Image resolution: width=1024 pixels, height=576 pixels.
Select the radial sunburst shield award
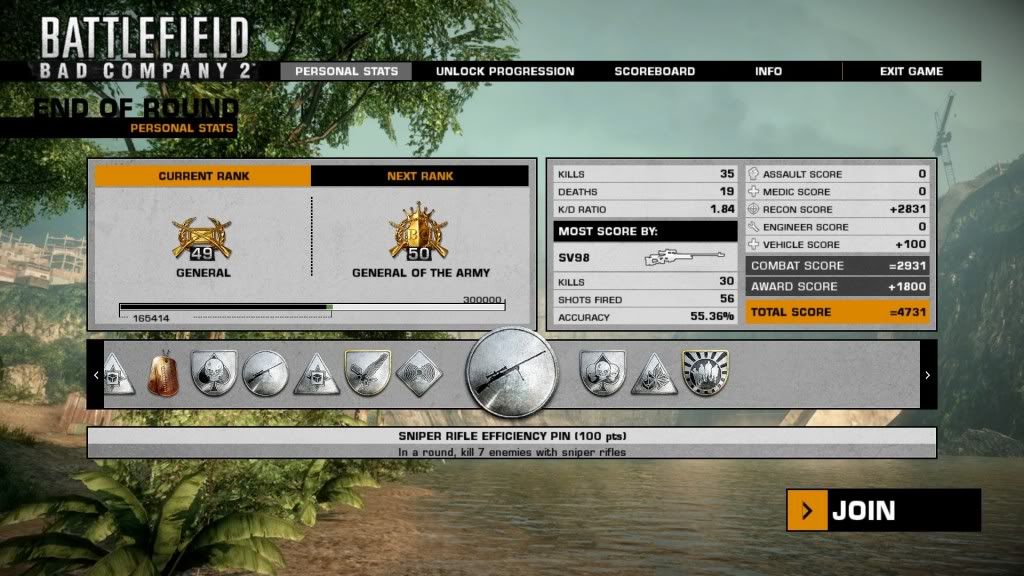705,374
